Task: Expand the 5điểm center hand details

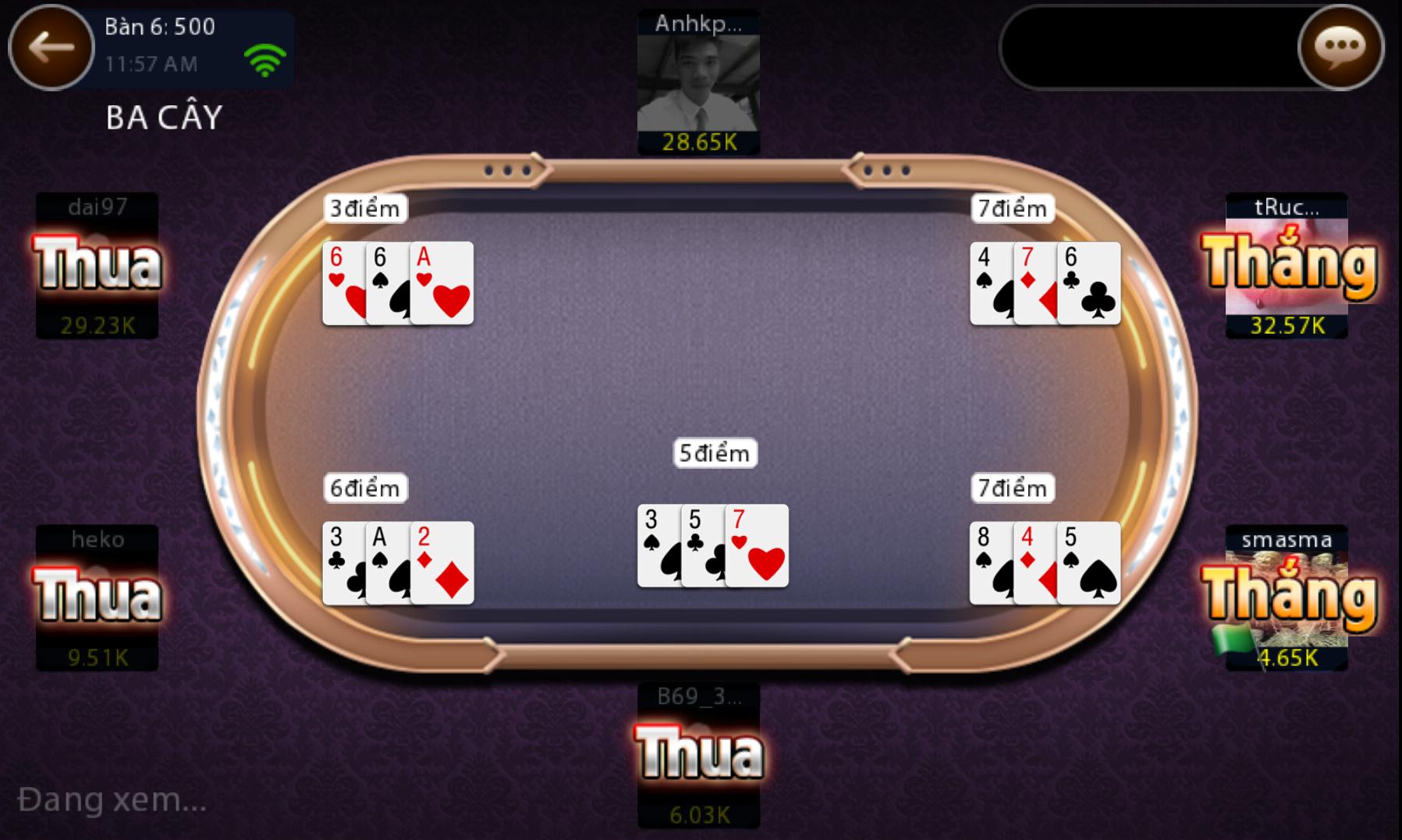Action: tap(713, 452)
